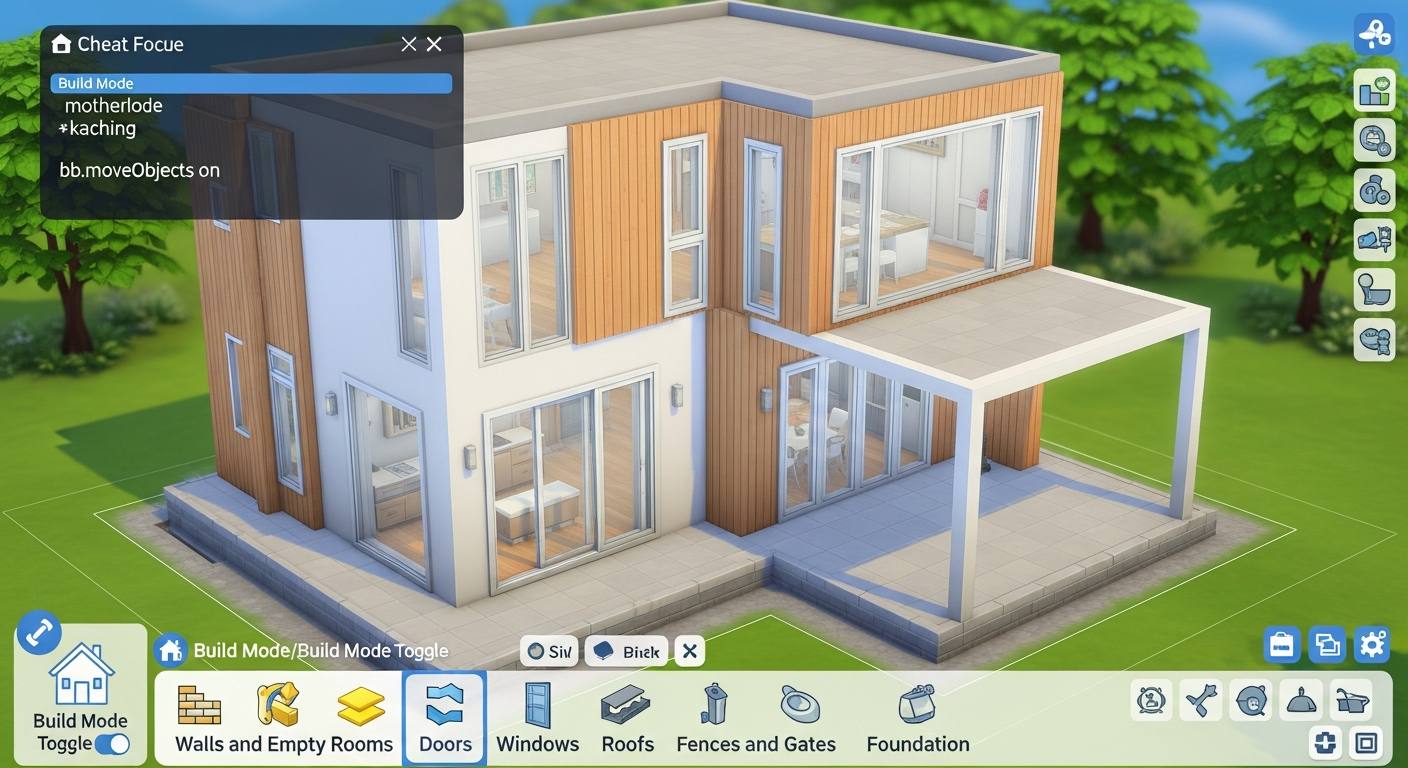Click the plumbob icon at top right
1408x768 pixels.
coord(1374,35)
